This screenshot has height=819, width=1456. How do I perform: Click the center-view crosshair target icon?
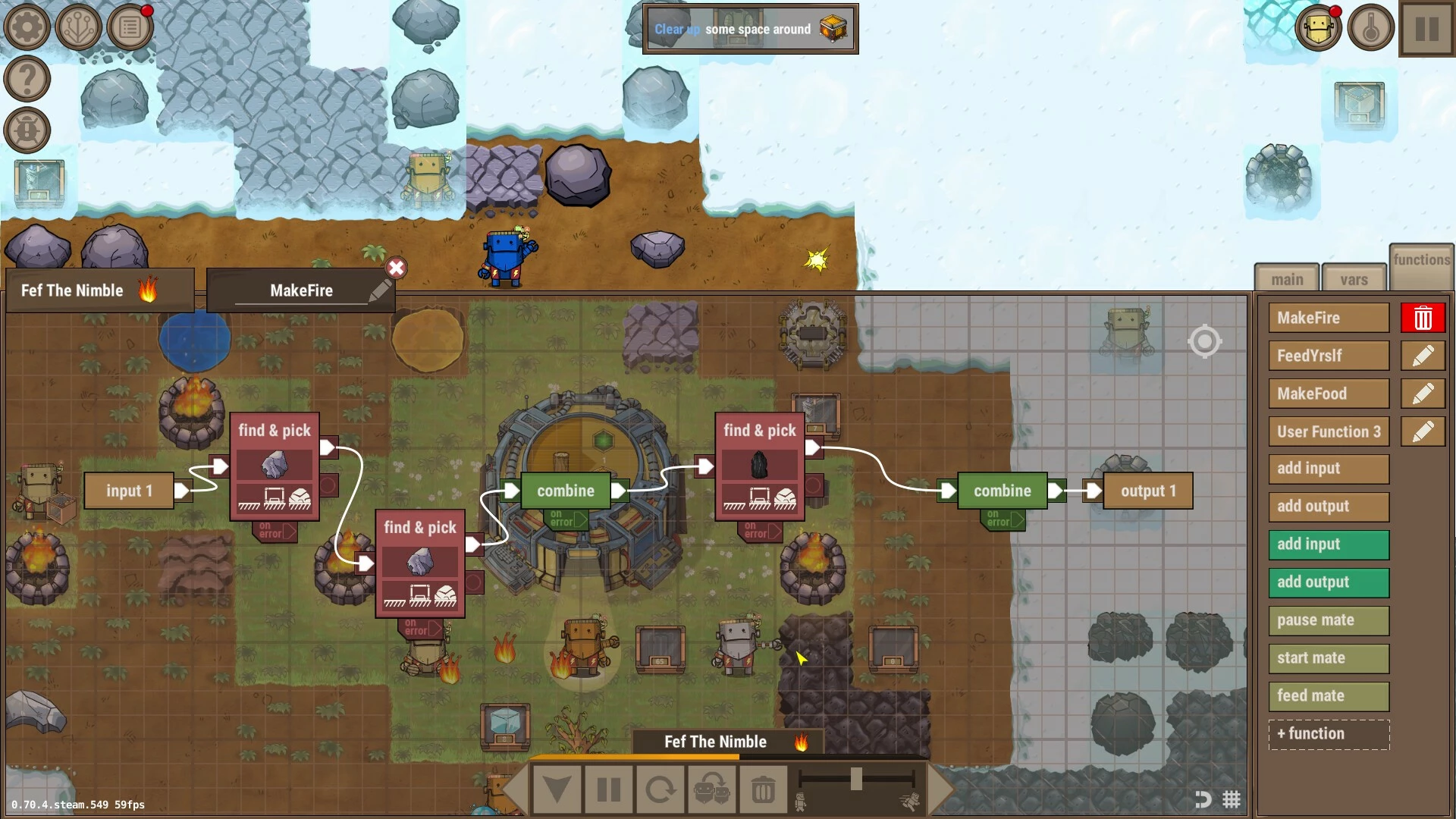(1204, 341)
